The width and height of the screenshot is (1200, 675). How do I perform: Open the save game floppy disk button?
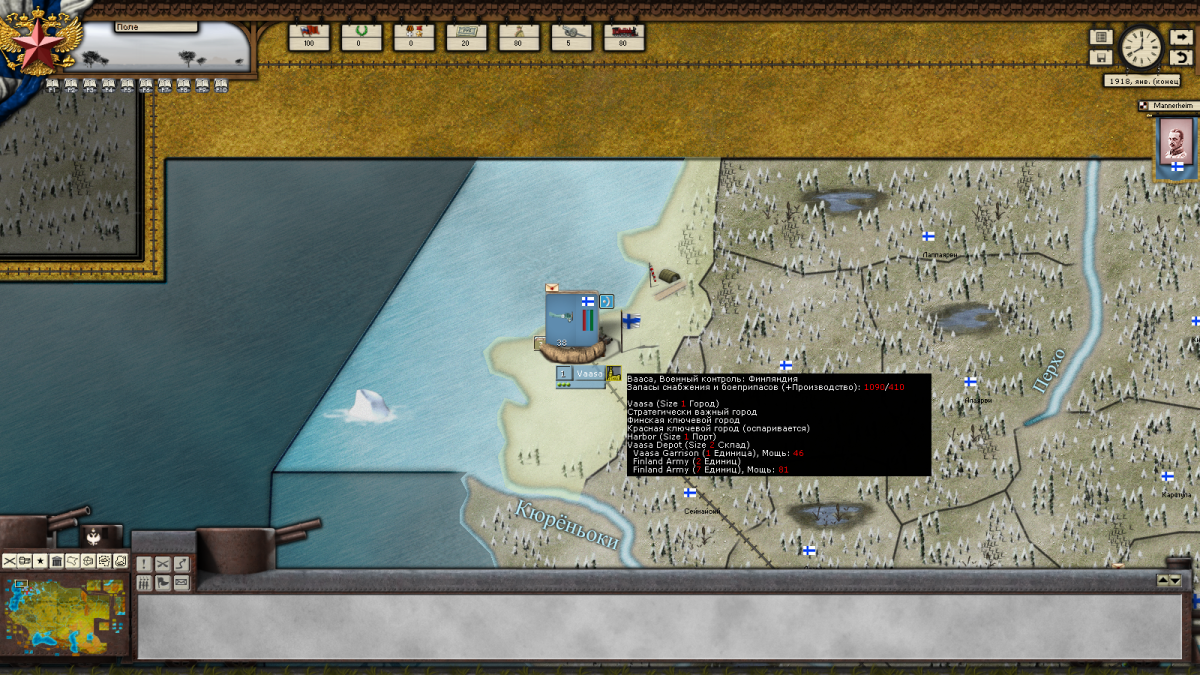(1101, 57)
